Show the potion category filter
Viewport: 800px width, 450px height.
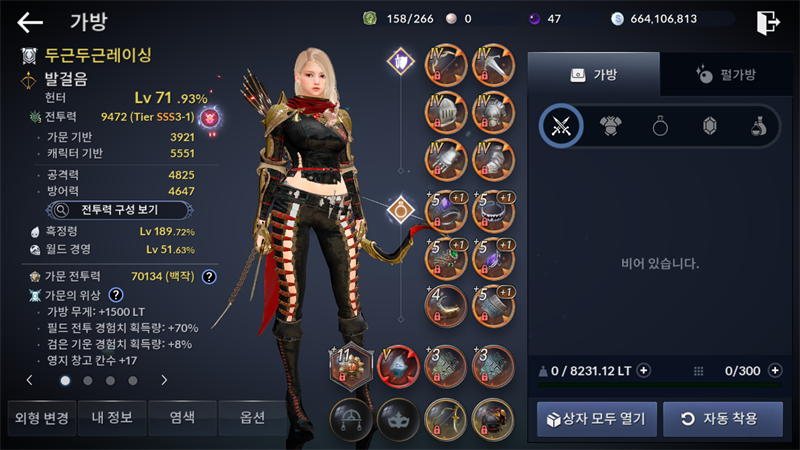(x=760, y=126)
